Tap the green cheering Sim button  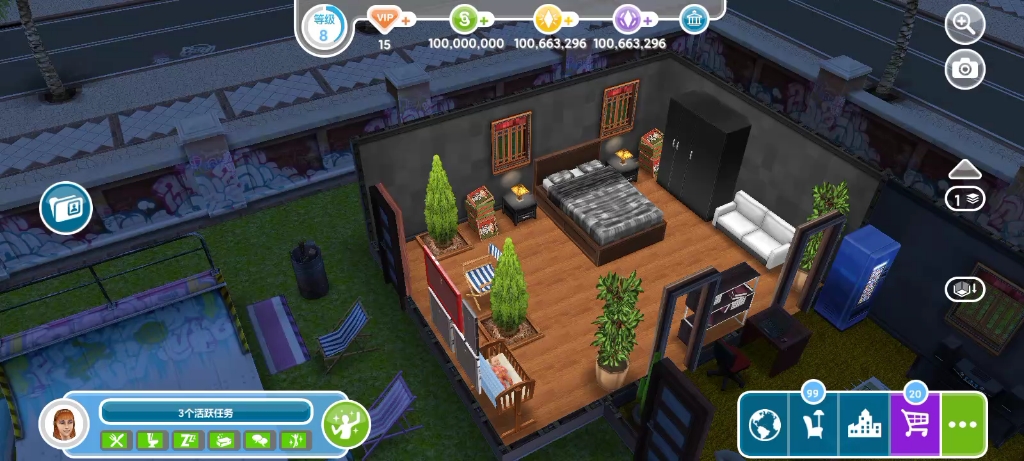pyautogui.click(x=346, y=425)
